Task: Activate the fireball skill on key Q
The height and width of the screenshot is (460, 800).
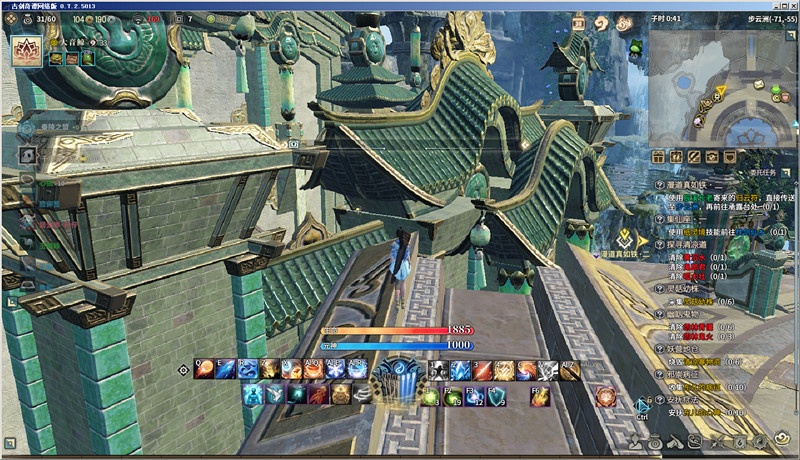Action: tap(204, 369)
